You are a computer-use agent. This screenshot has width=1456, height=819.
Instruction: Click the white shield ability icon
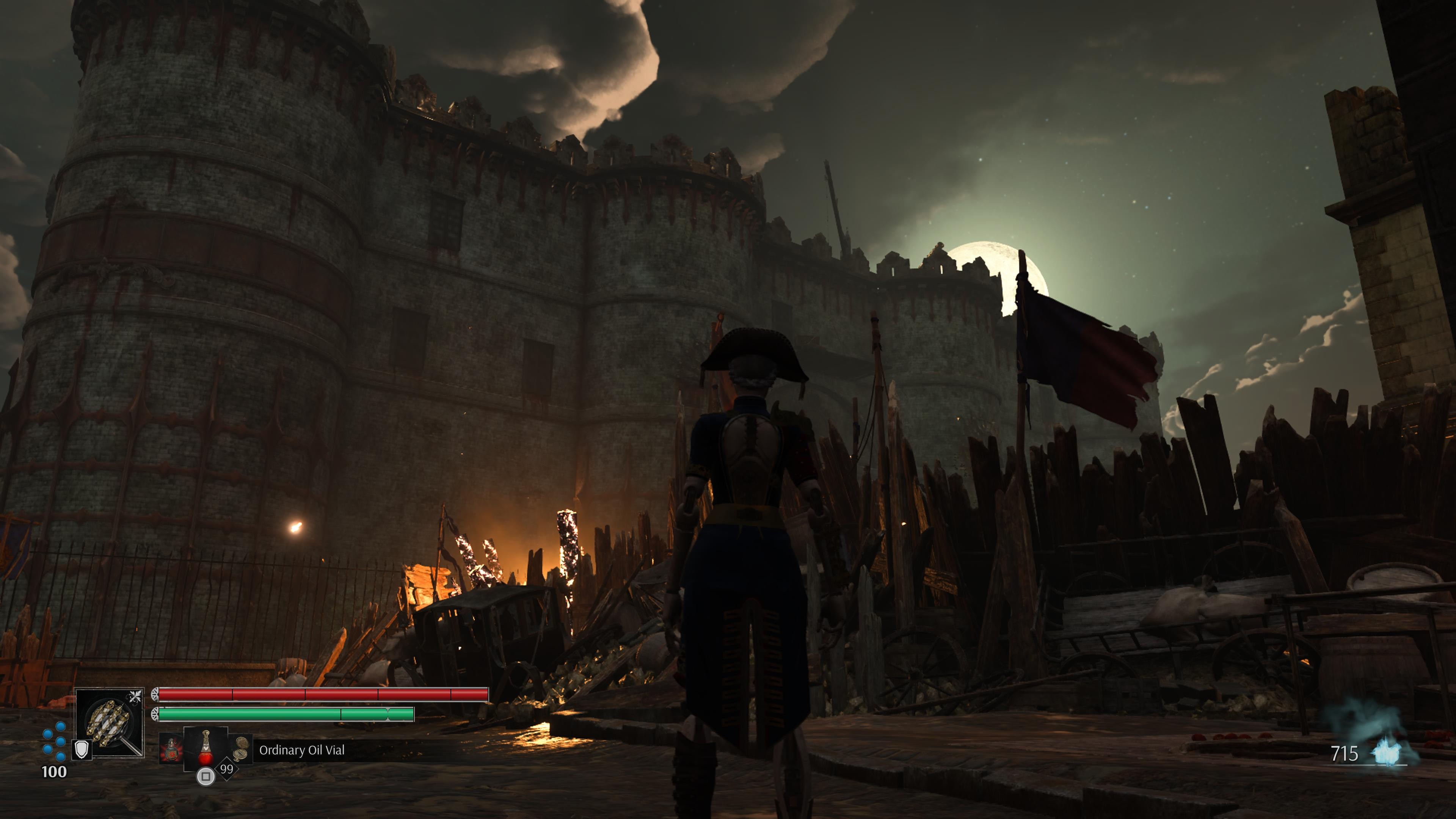pyautogui.click(x=83, y=750)
